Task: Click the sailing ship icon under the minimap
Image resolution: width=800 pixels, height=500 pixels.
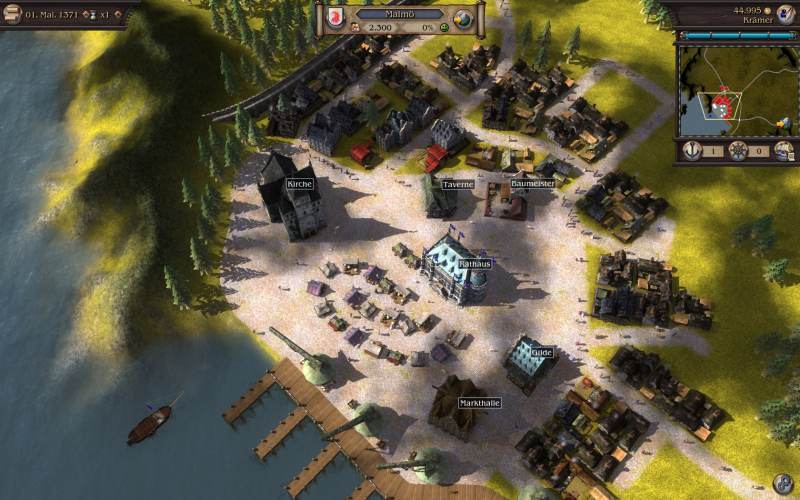Action: (784, 151)
